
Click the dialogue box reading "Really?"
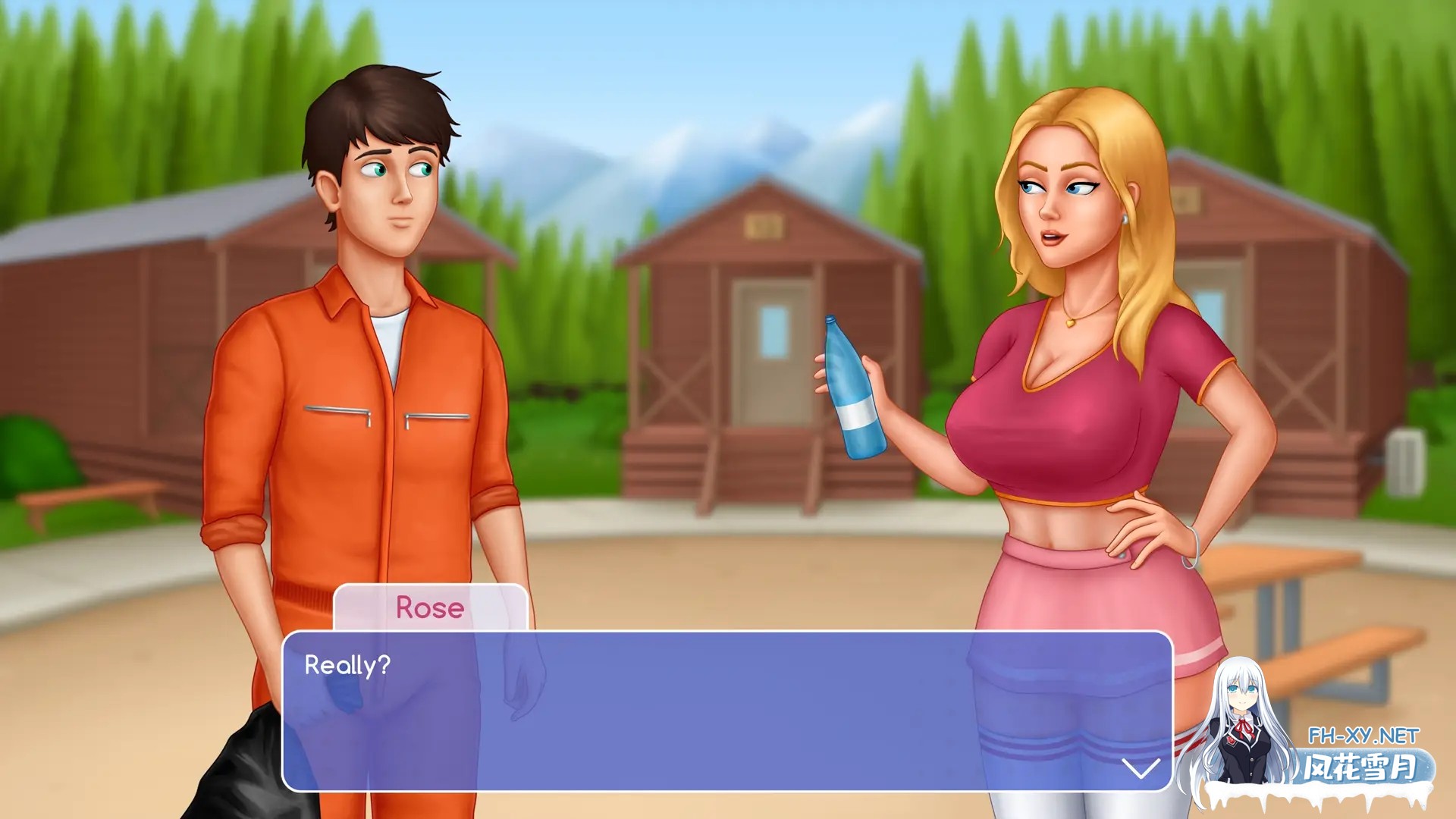click(726, 711)
